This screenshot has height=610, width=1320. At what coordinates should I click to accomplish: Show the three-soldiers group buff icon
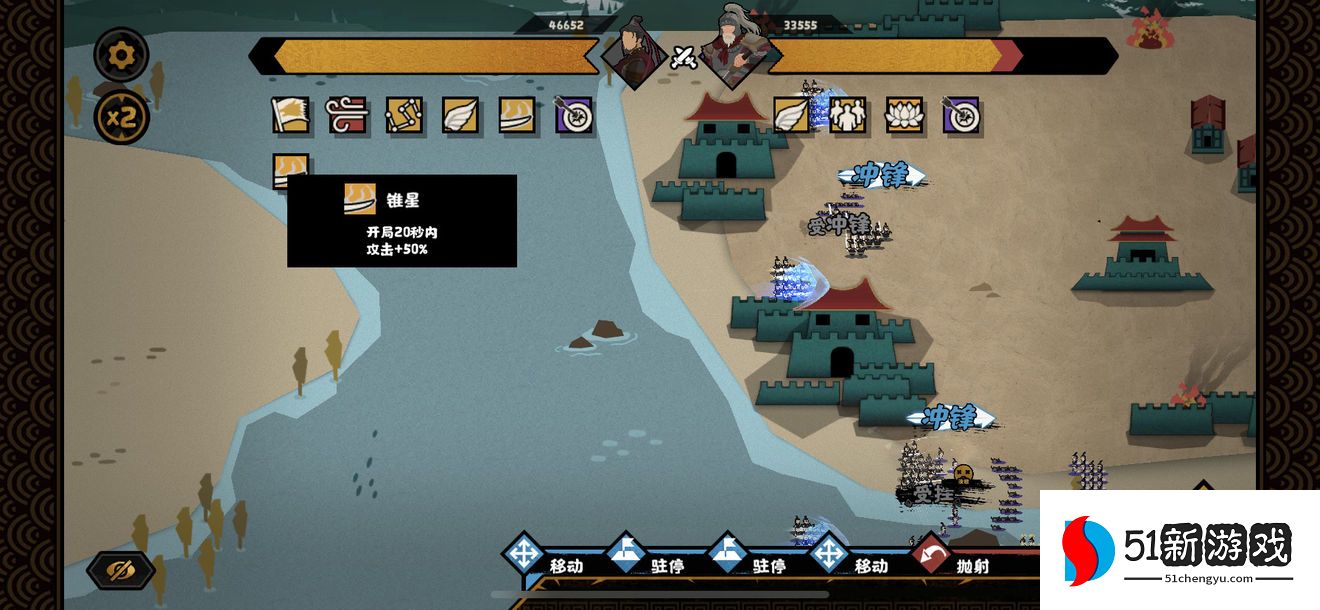(848, 115)
